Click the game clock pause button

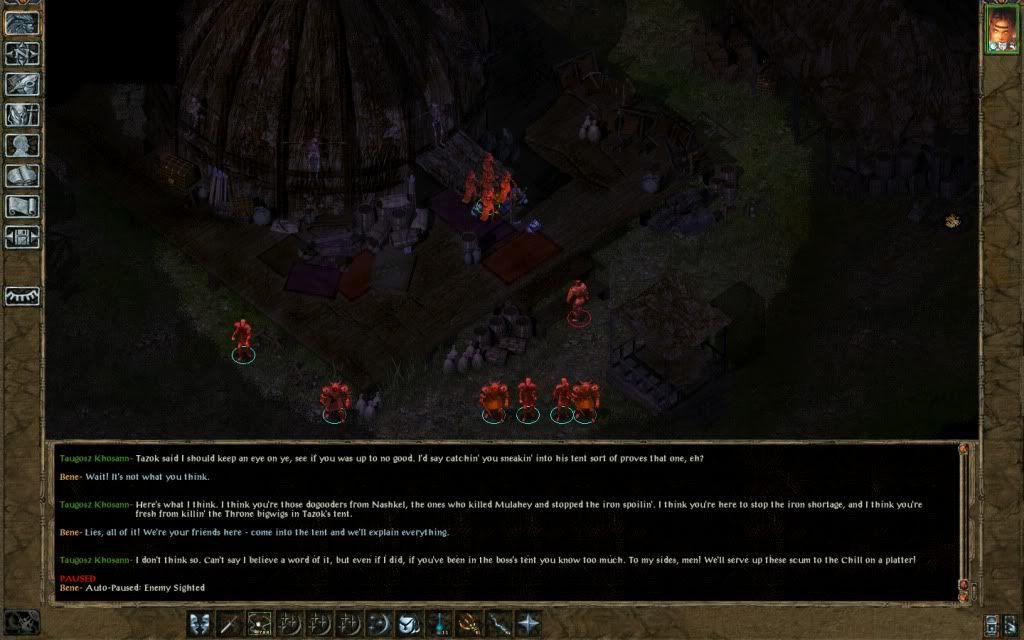[x=22, y=622]
